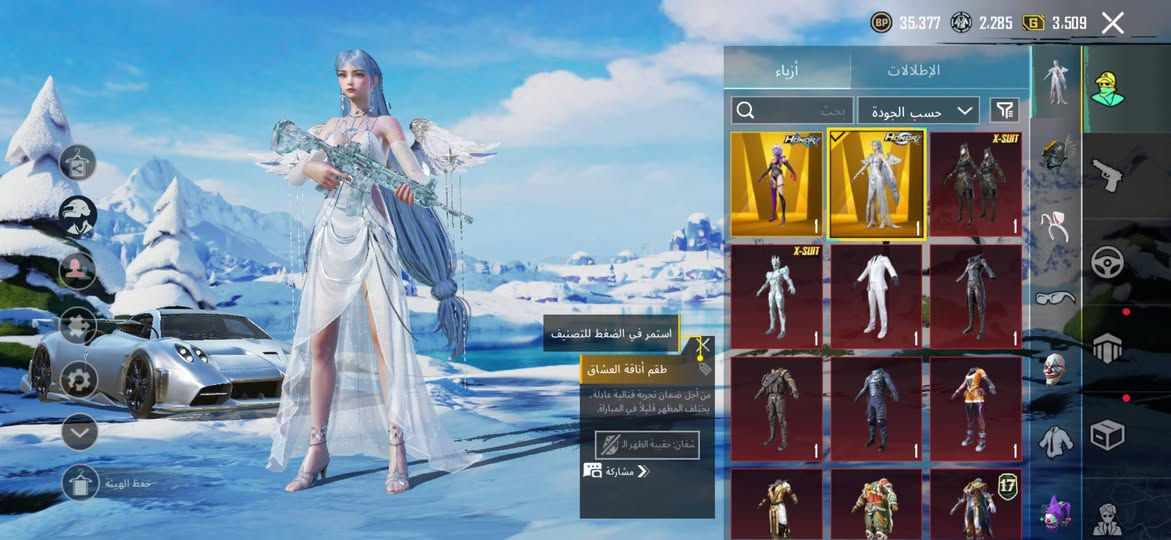
Task: Click the outfit search field
Action: pos(790,110)
